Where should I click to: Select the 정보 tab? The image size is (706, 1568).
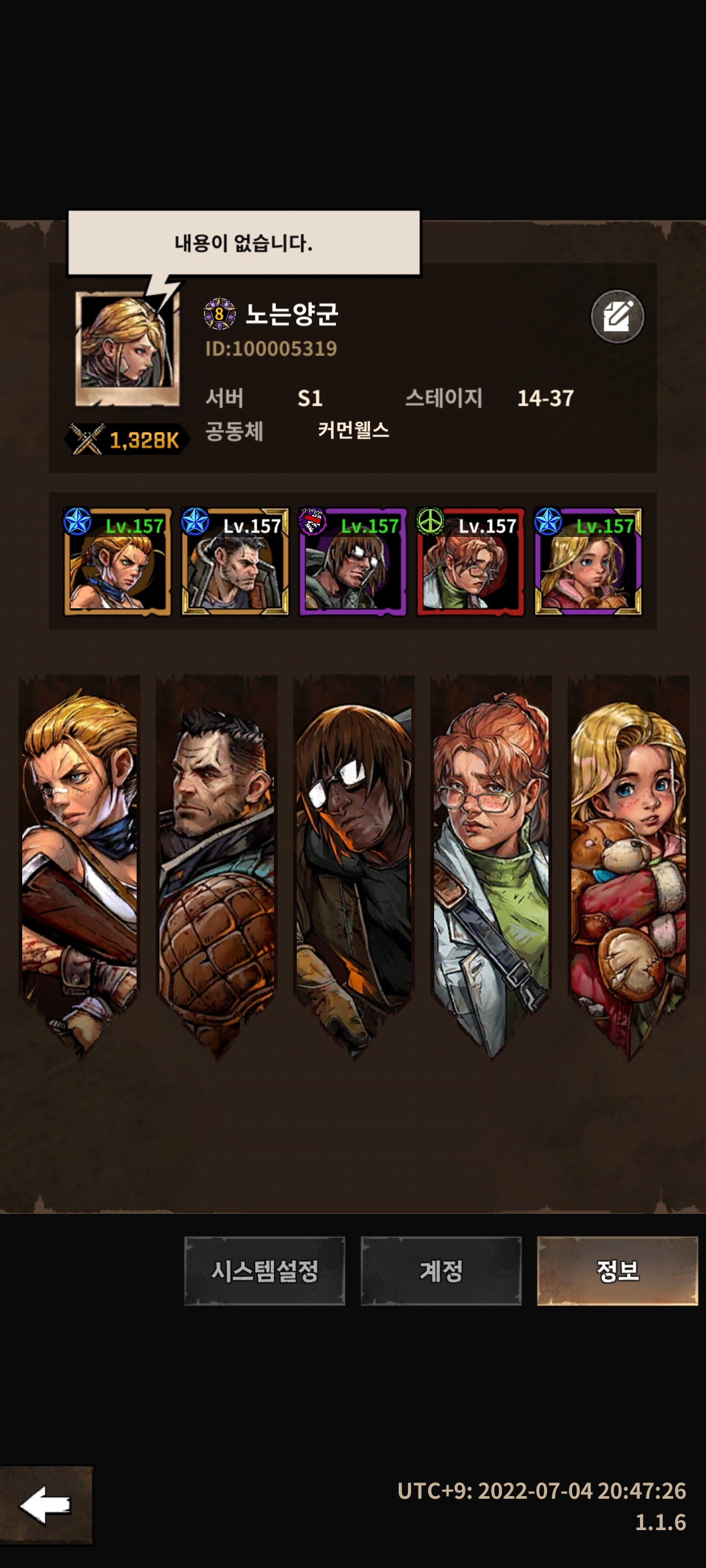pos(617,1270)
